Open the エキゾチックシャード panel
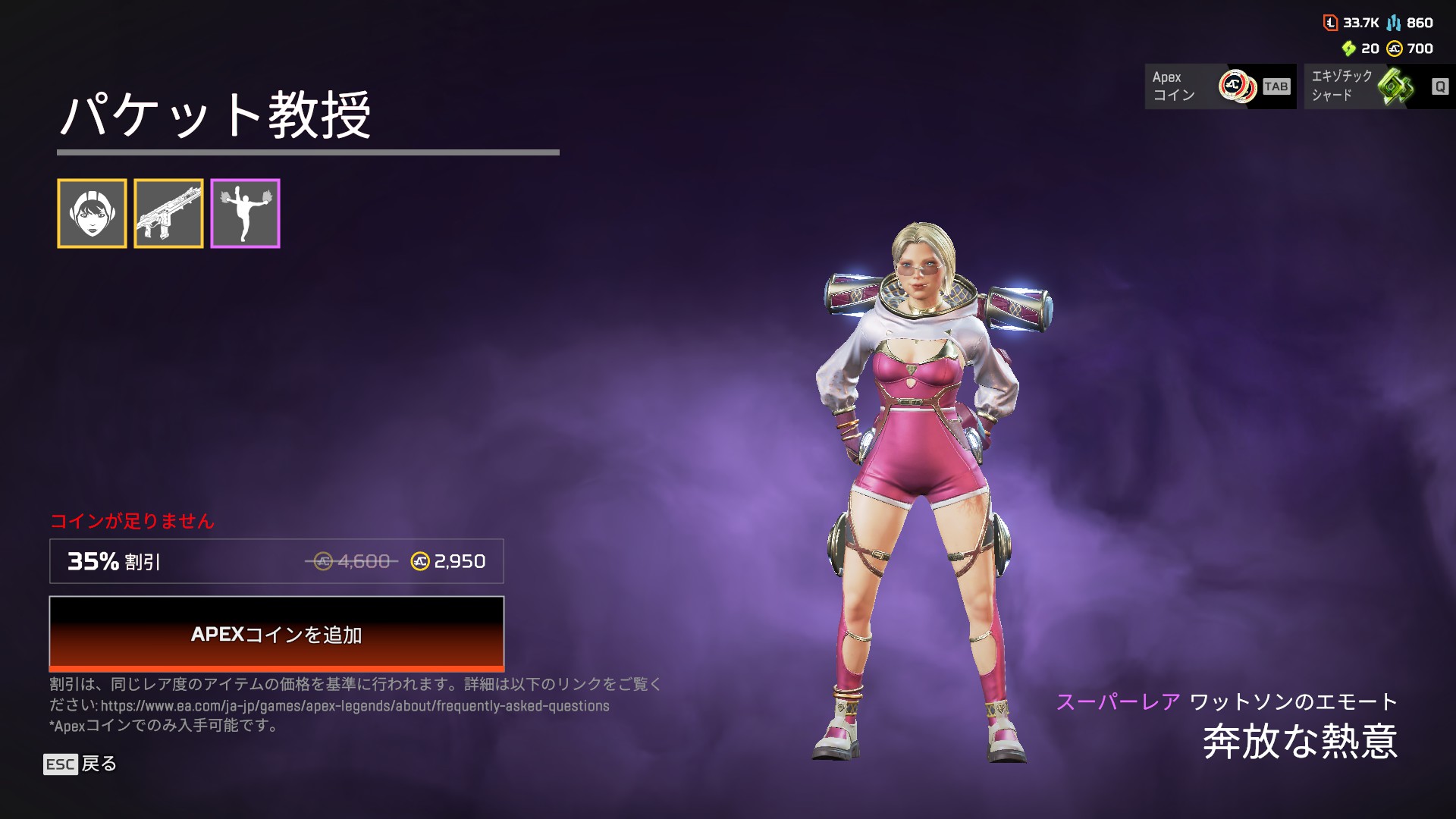The width and height of the screenshot is (1456, 819). pos(1379,86)
